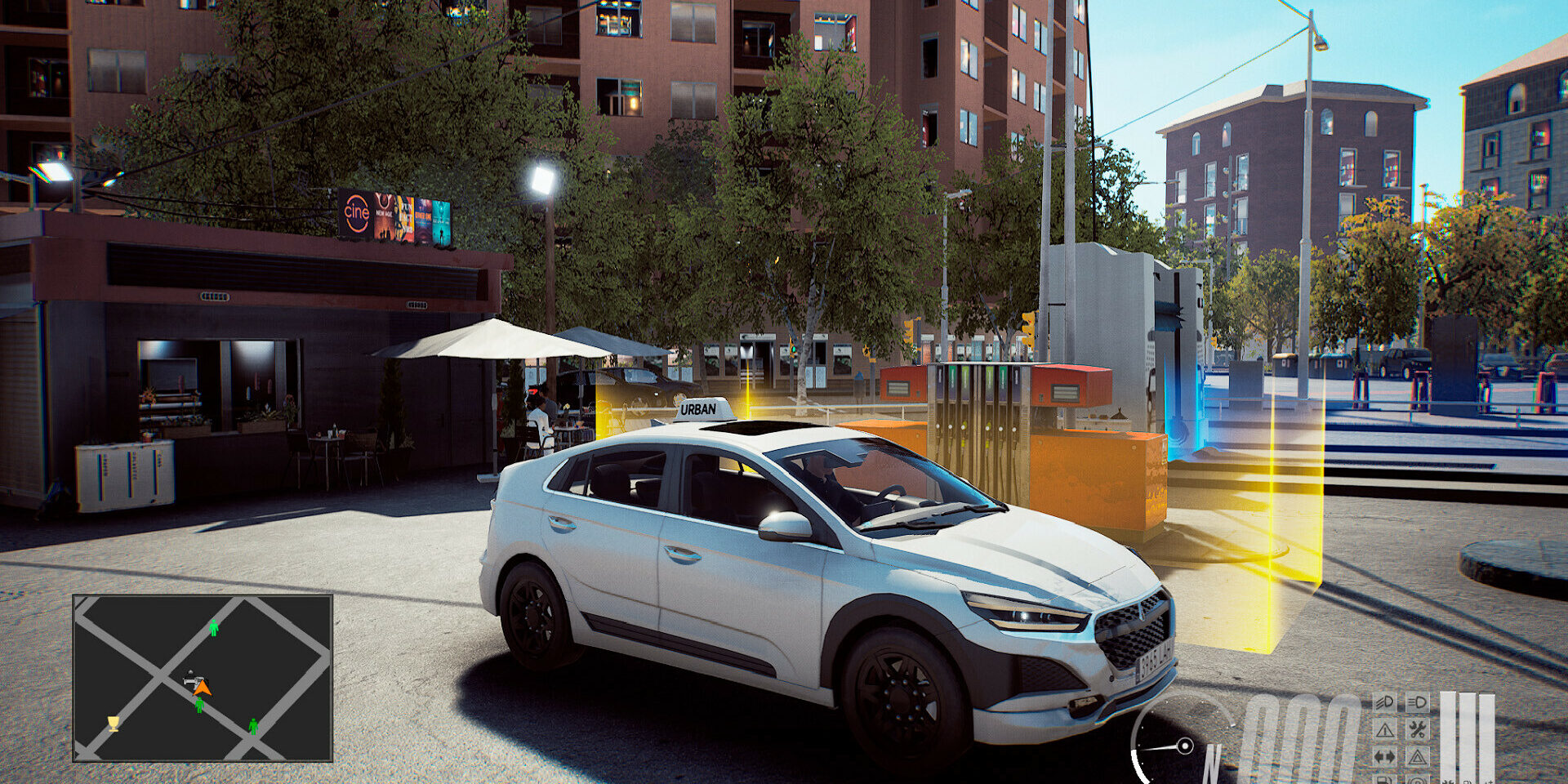Open the wrench and screwdriver repair icon

click(1417, 729)
